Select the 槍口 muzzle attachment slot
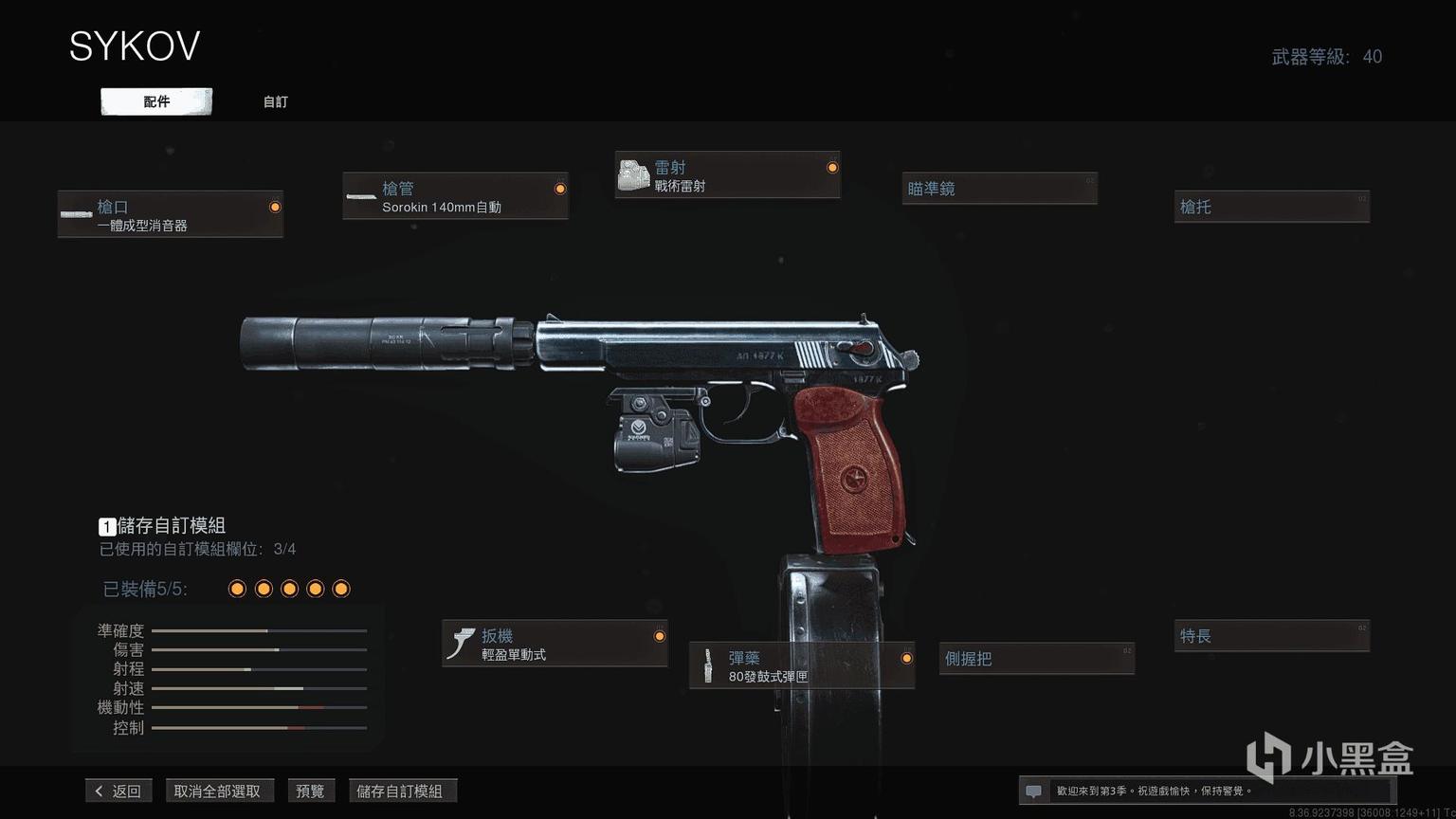 point(171,214)
